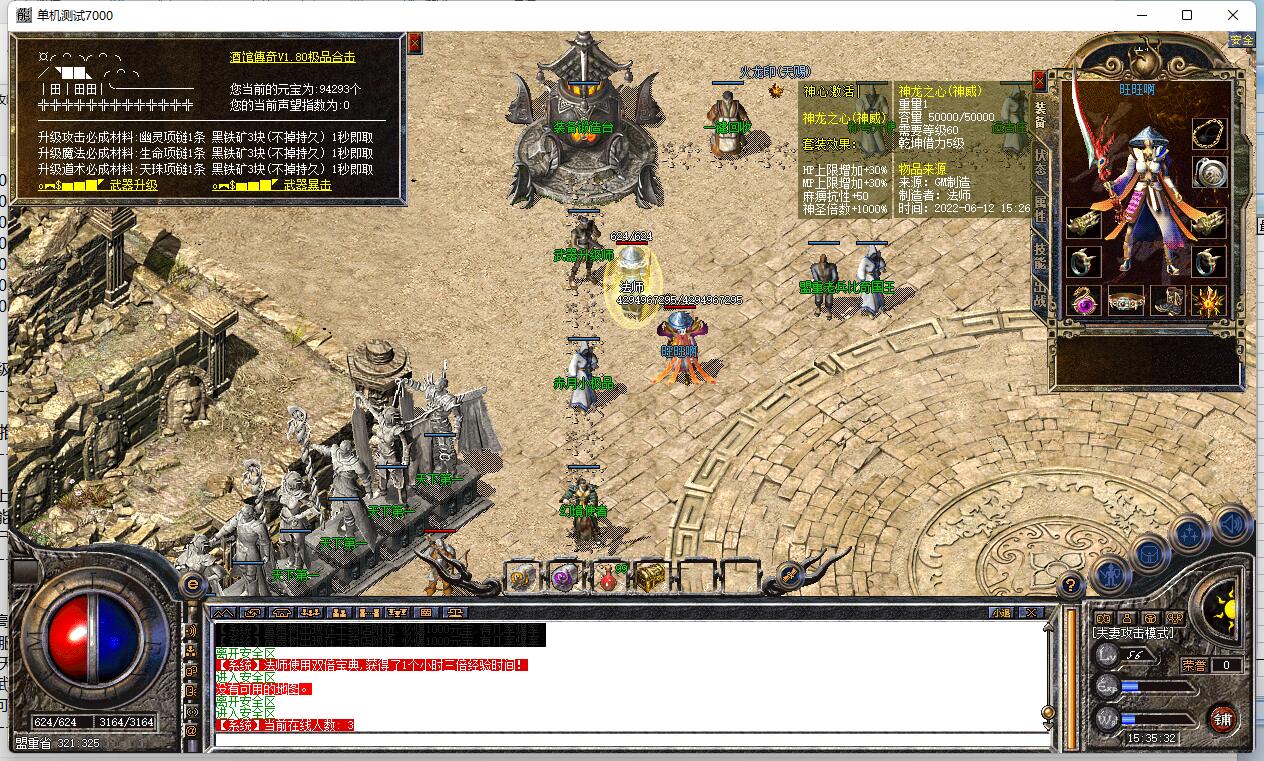The width and height of the screenshot is (1264, 761).
Task: Select the golden sun charm slot
Action: click(1209, 300)
